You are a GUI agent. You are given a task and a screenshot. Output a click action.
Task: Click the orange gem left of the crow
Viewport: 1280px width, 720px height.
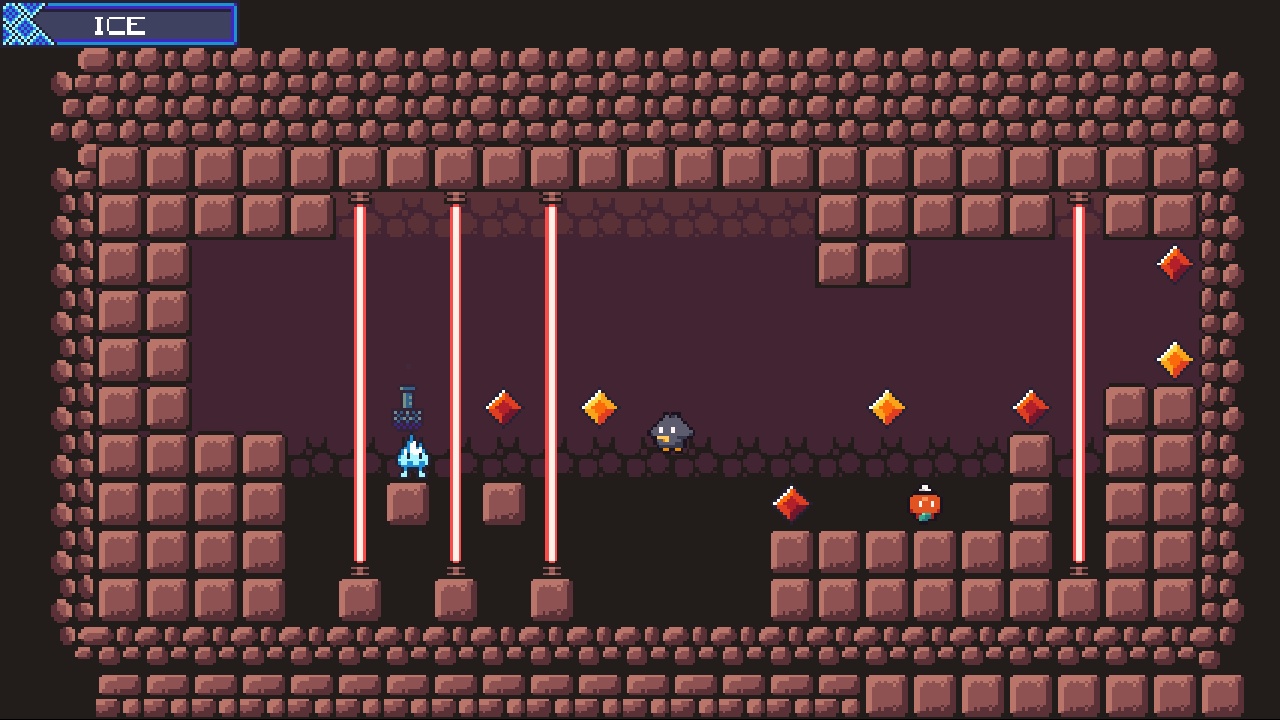pos(598,405)
